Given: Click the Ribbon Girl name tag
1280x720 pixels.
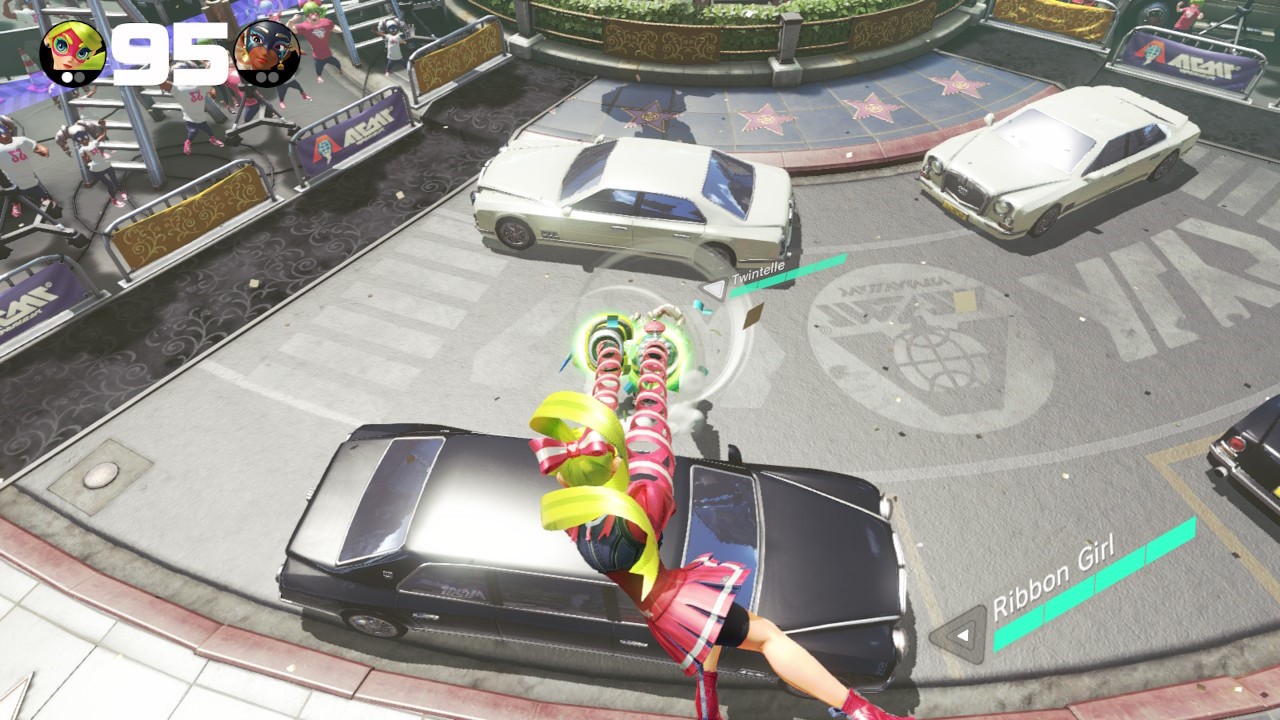Looking at the screenshot, I should [1052, 582].
